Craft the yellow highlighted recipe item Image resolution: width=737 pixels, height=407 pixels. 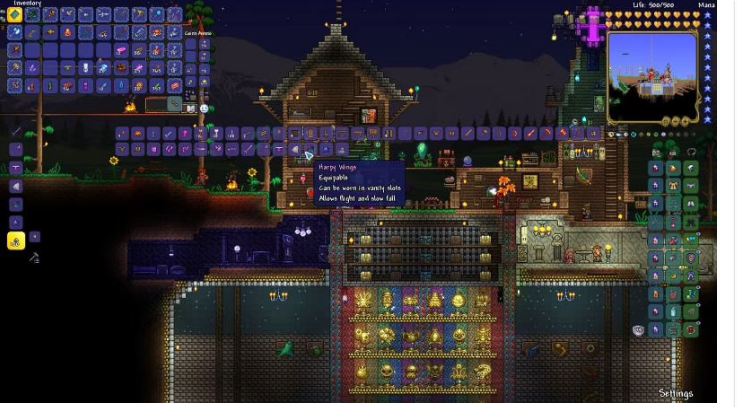[15, 241]
